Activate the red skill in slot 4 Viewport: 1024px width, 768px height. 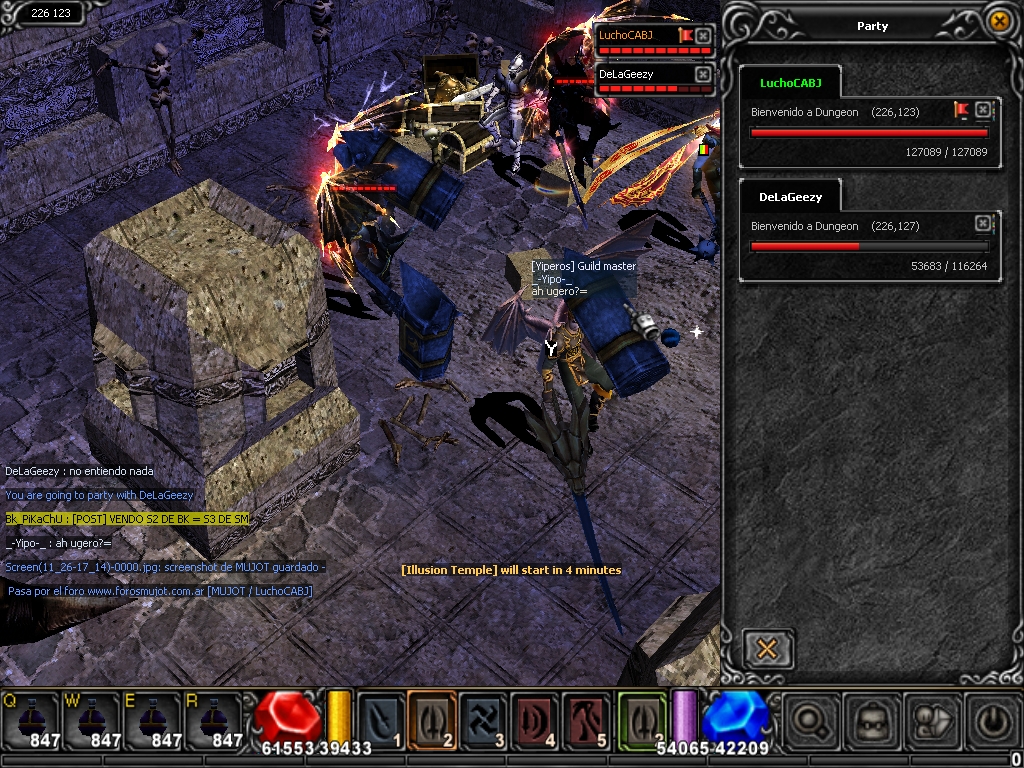[x=536, y=720]
